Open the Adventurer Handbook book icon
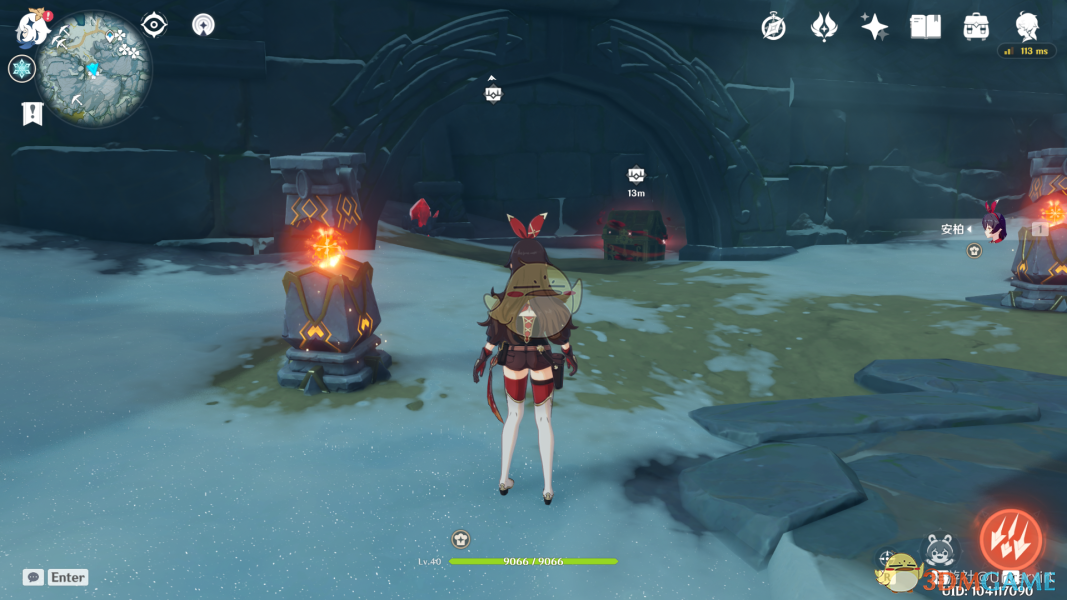 925,27
